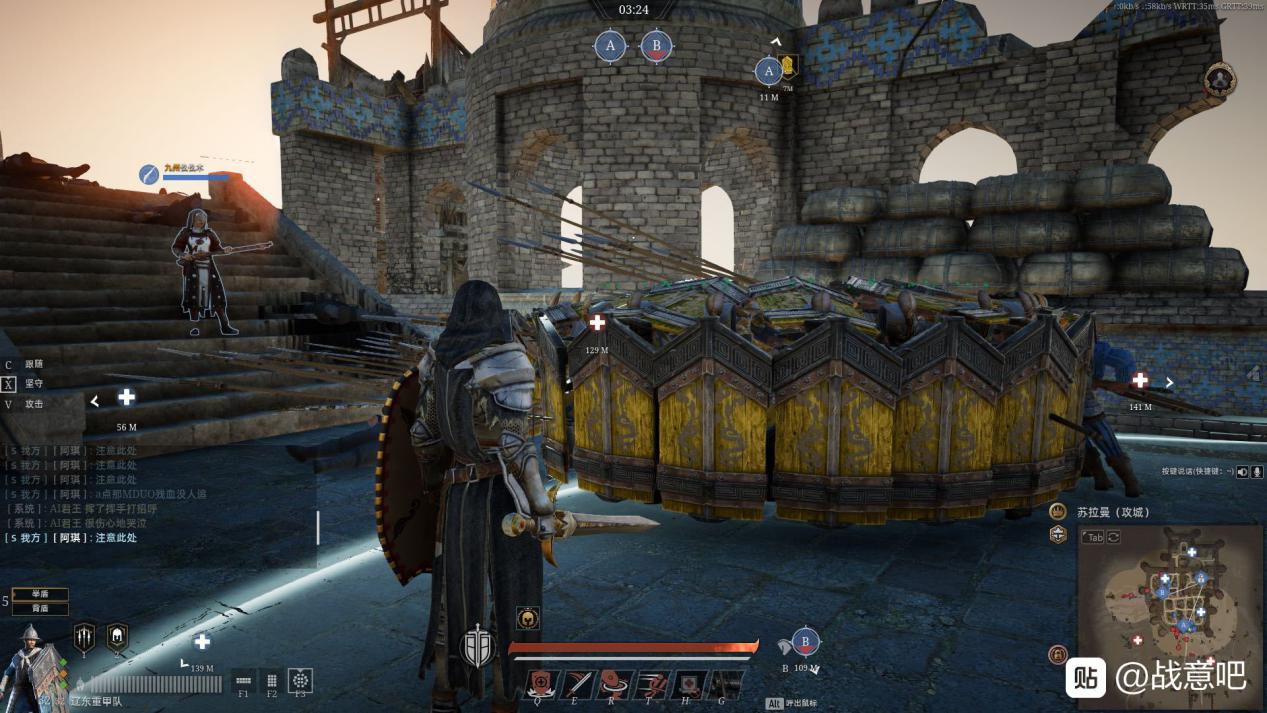Image resolution: width=1267 pixels, height=713 pixels.
Task: Click the gold crown icon beside map name
Action: pyautogui.click(x=1058, y=511)
